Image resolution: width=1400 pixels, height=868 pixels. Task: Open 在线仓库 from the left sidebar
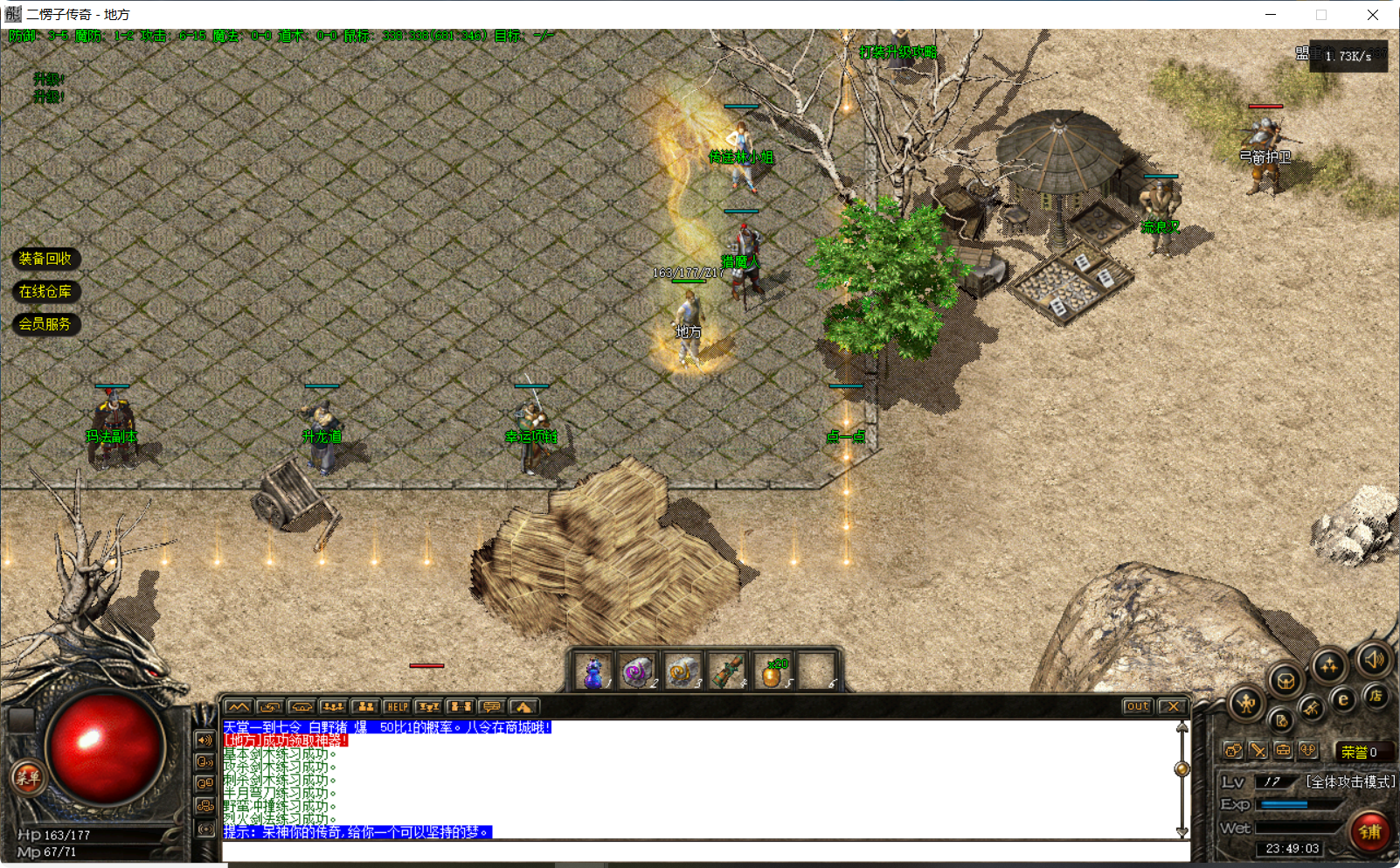pyautogui.click(x=46, y=291)
